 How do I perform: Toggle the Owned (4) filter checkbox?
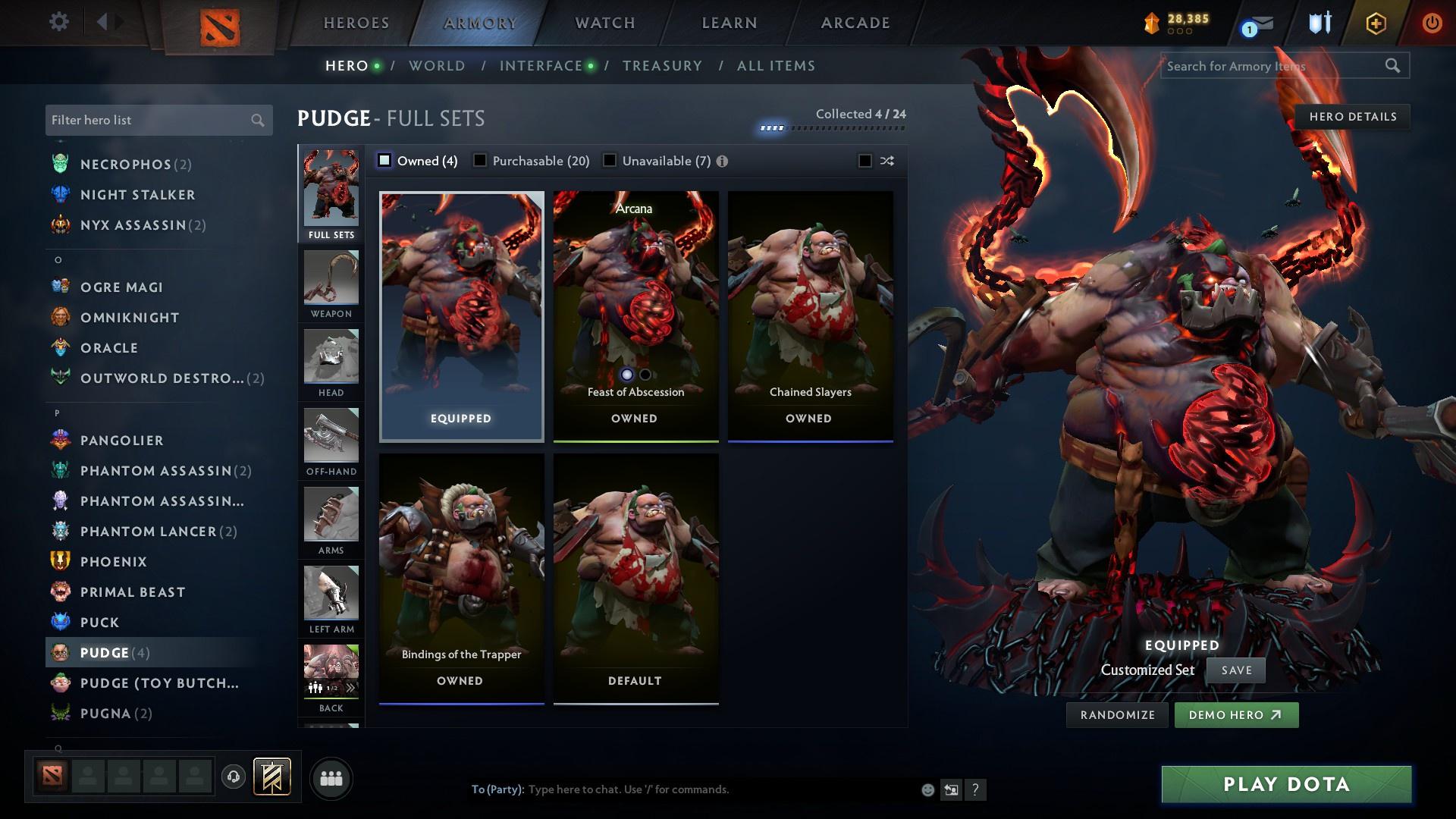385,160
